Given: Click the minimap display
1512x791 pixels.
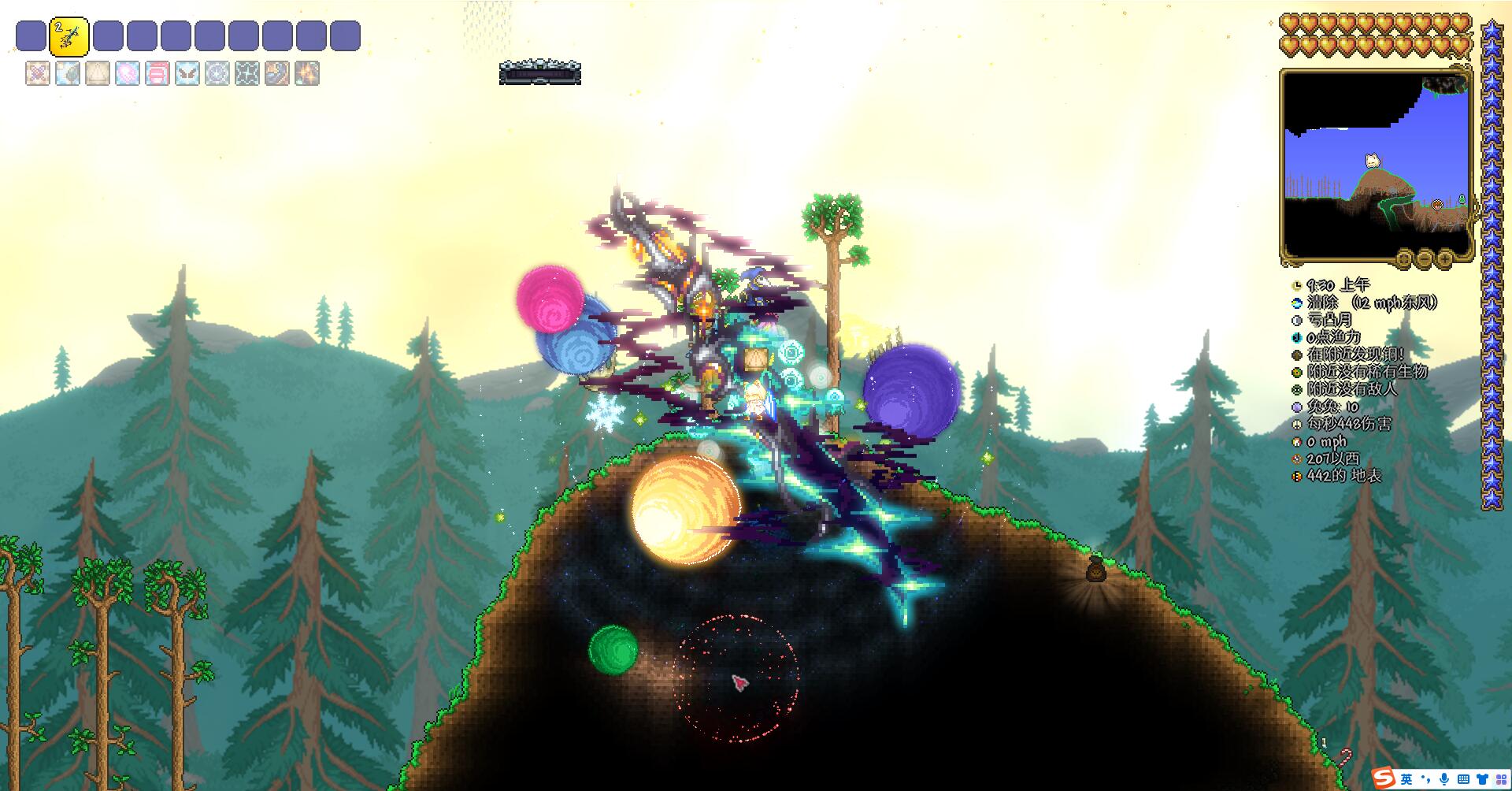Looking at the screenshot, I should 1377,162.
